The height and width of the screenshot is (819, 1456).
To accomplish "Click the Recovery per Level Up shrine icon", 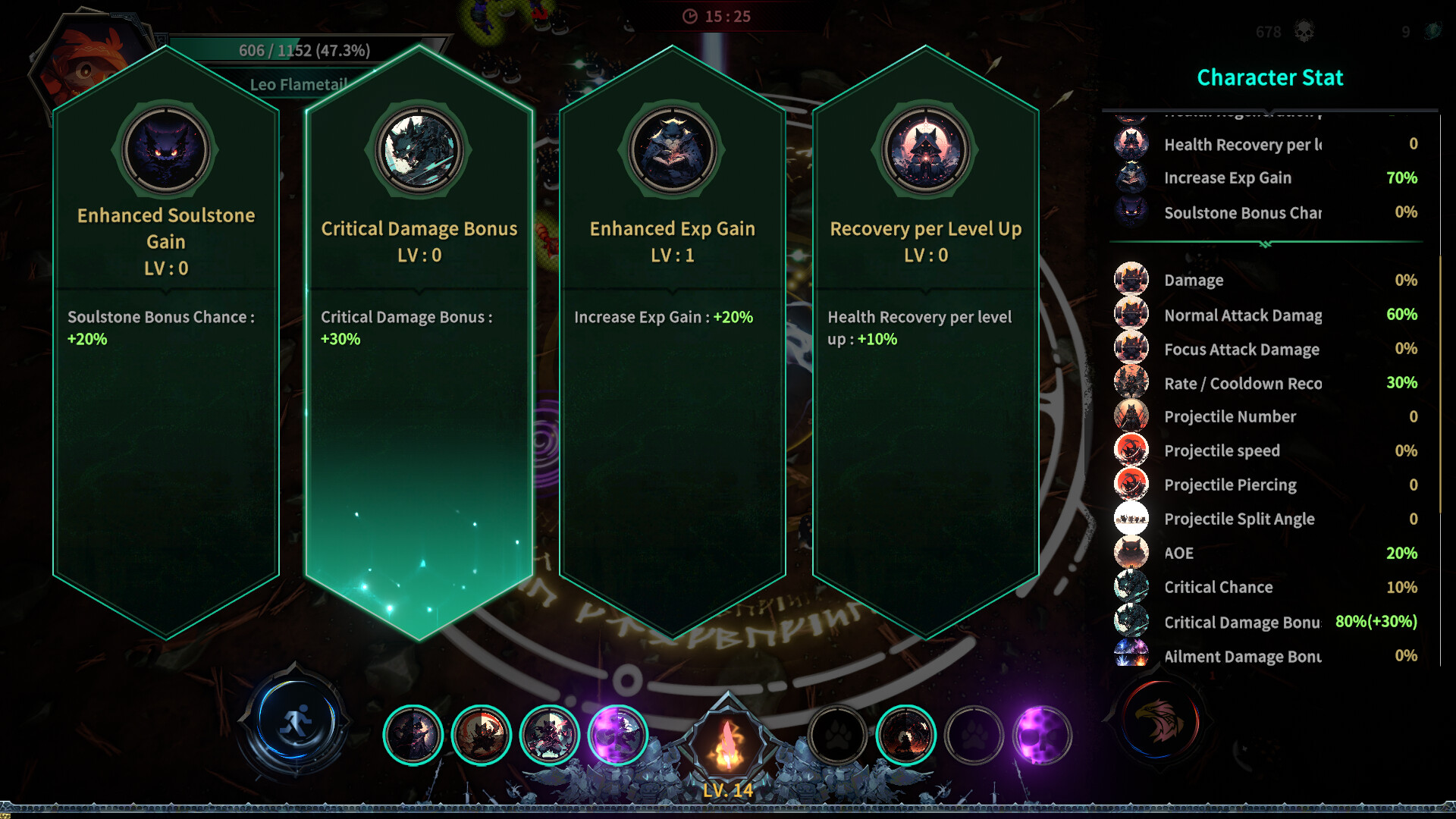I will (924, 151).
